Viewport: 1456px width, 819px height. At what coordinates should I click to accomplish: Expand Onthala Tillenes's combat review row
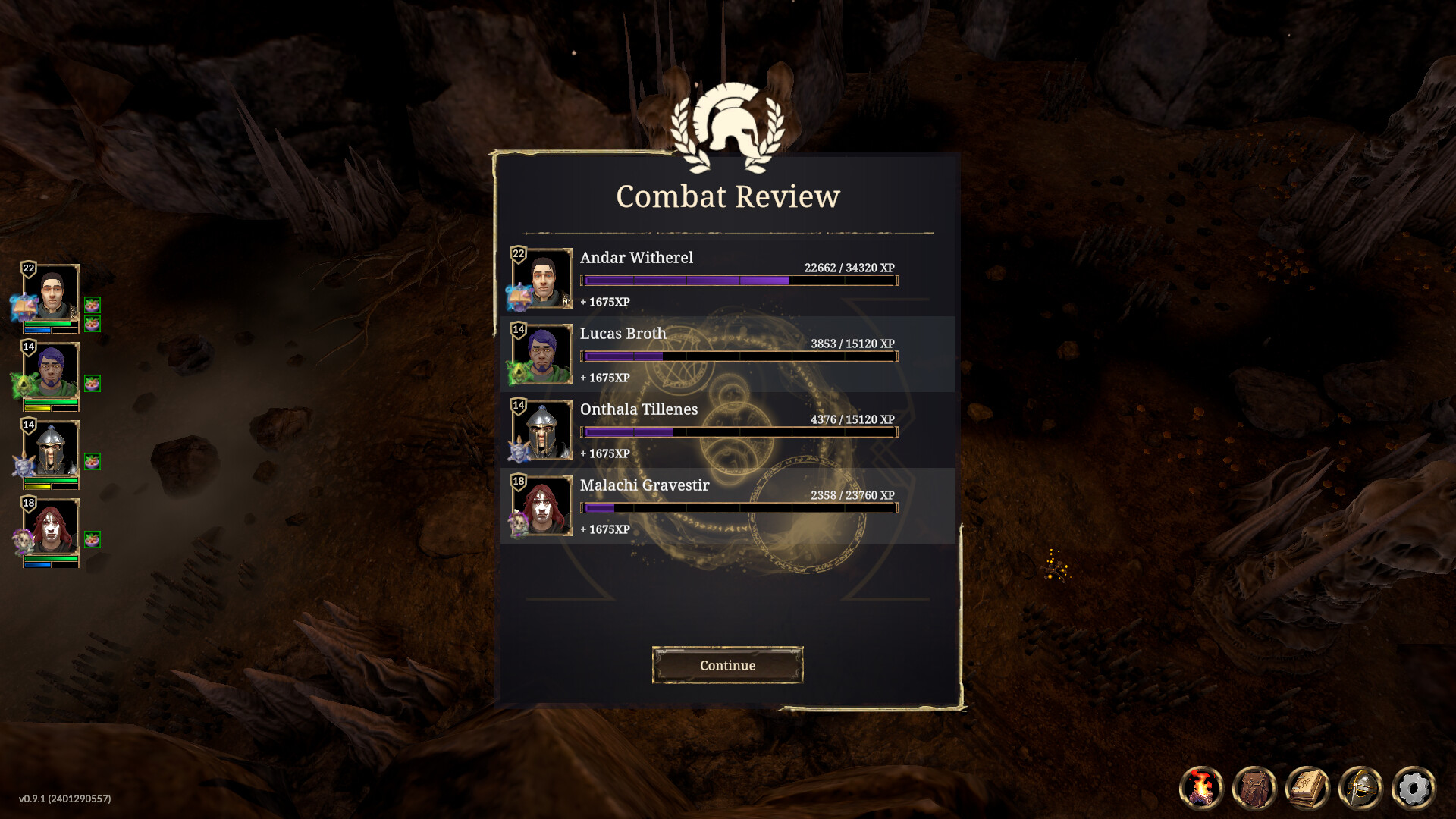(x=728, y=431)
